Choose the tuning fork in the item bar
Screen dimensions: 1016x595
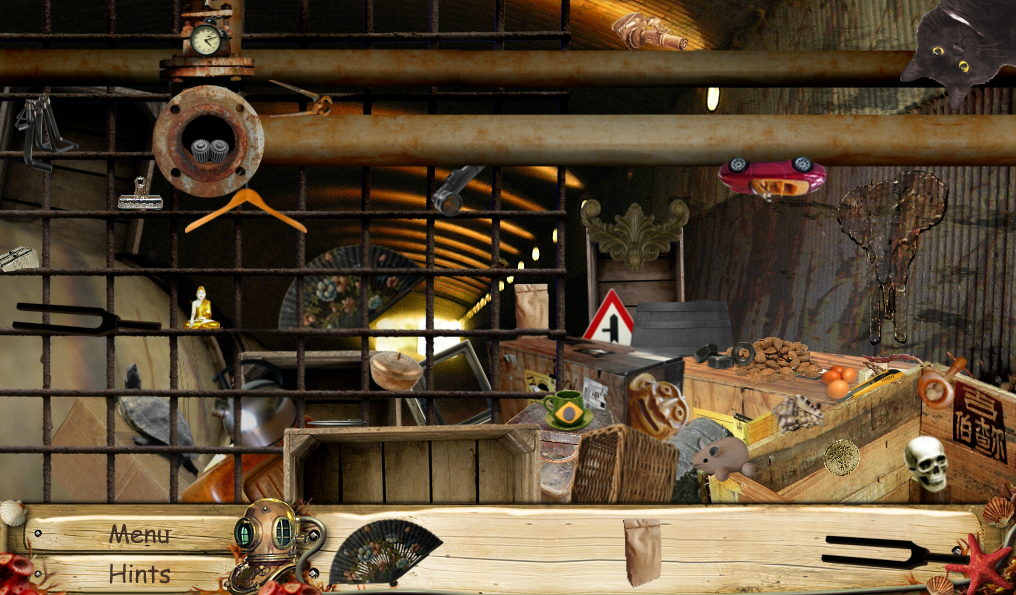pos(886,549)
